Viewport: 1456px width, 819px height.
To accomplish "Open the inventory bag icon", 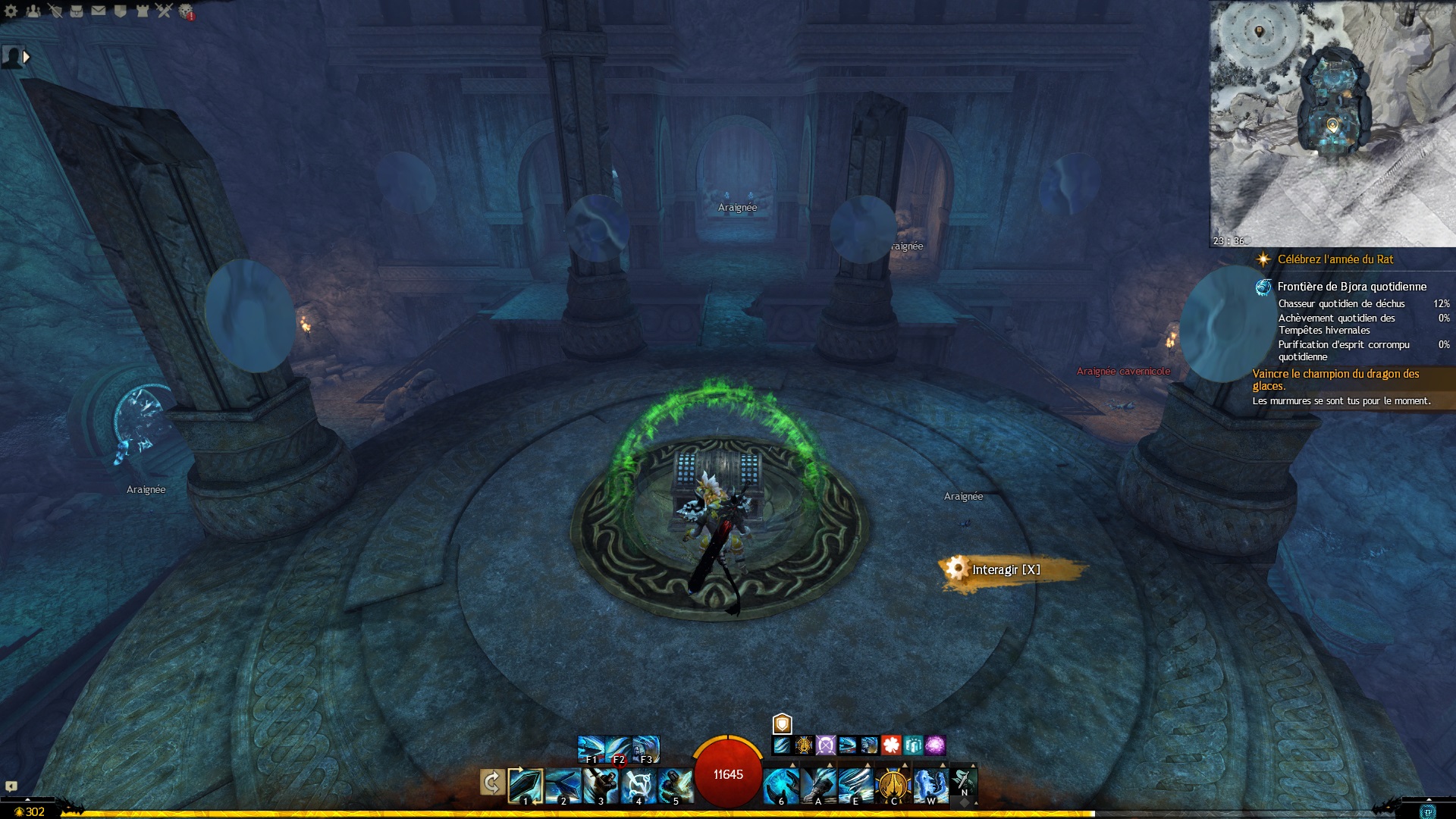I will [x=77, y=11].
